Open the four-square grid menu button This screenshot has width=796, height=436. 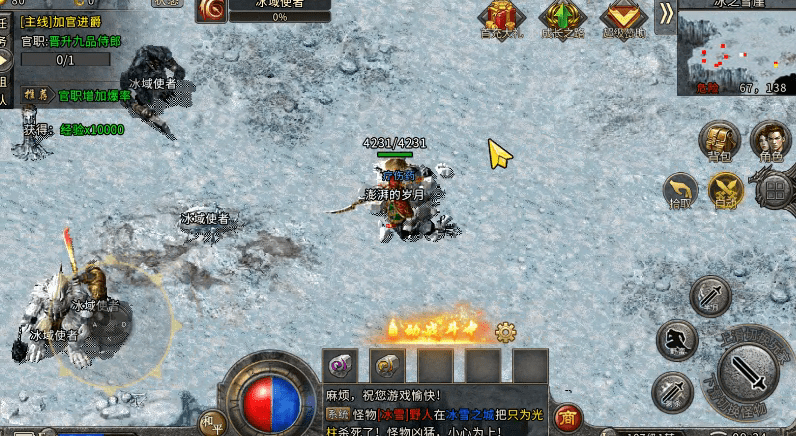pos(774,190)
